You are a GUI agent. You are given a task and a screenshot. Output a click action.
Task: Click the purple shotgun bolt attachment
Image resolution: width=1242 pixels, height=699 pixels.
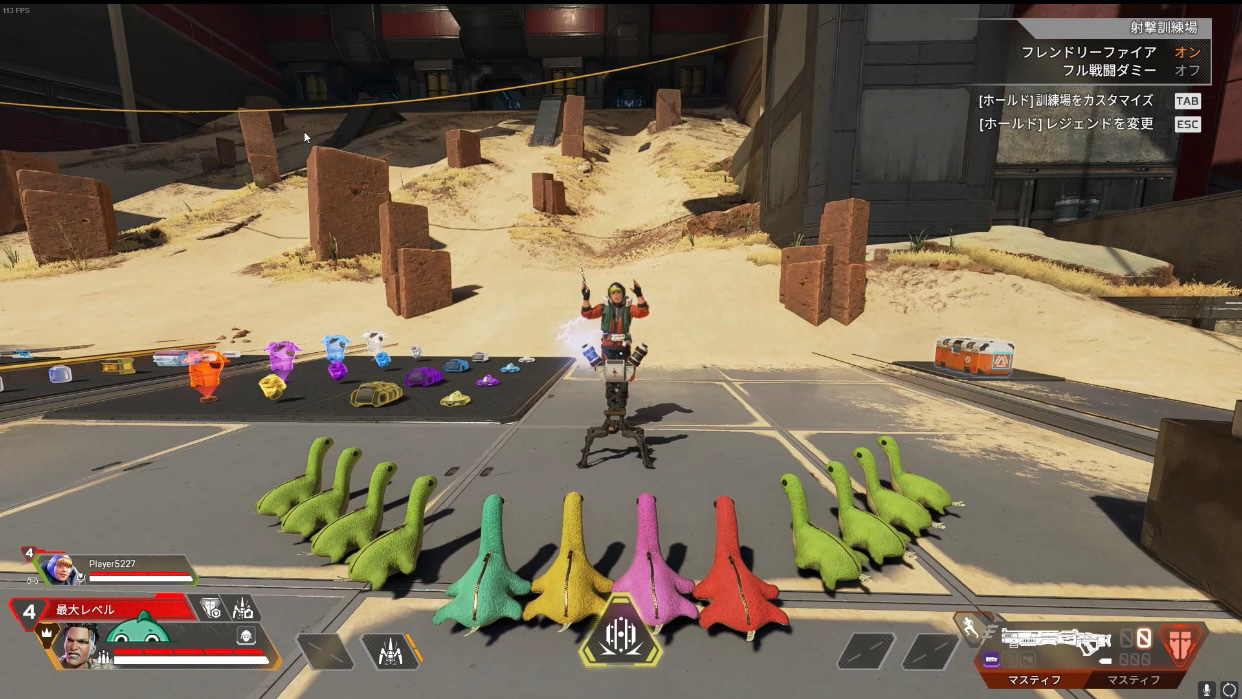point(991,659)
